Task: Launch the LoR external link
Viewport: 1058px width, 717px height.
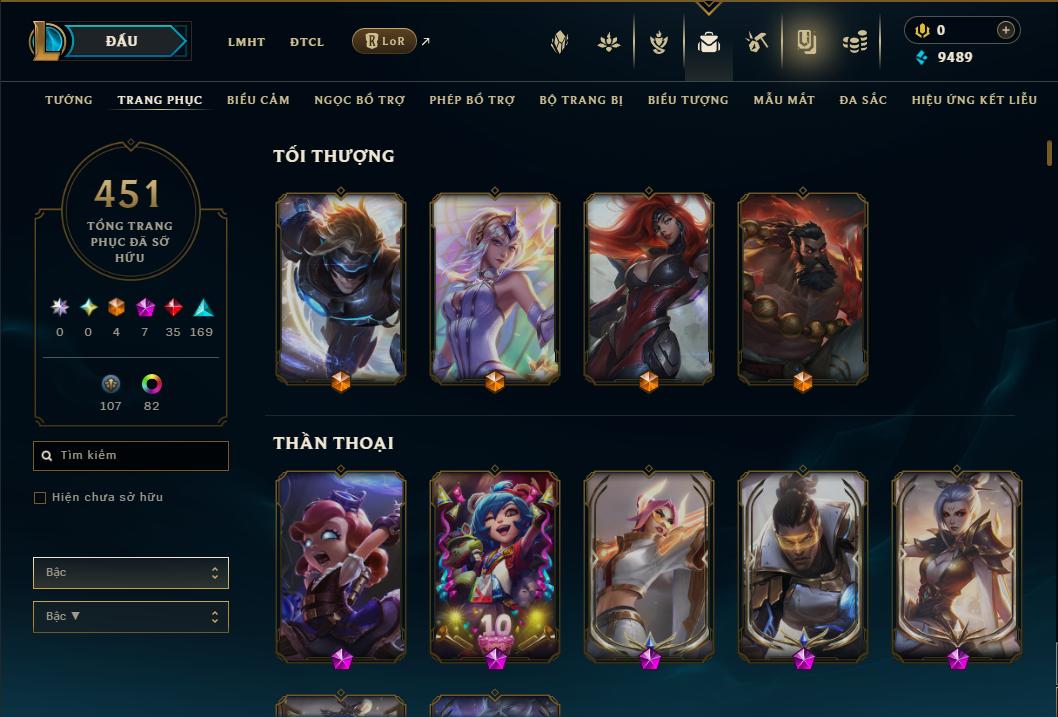Action: pos(385,41)
